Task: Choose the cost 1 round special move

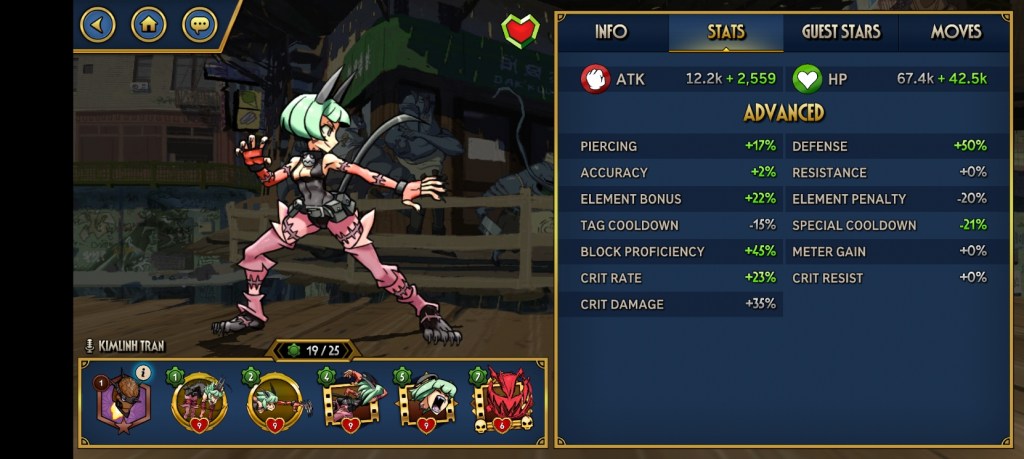Action: point(198,402)
